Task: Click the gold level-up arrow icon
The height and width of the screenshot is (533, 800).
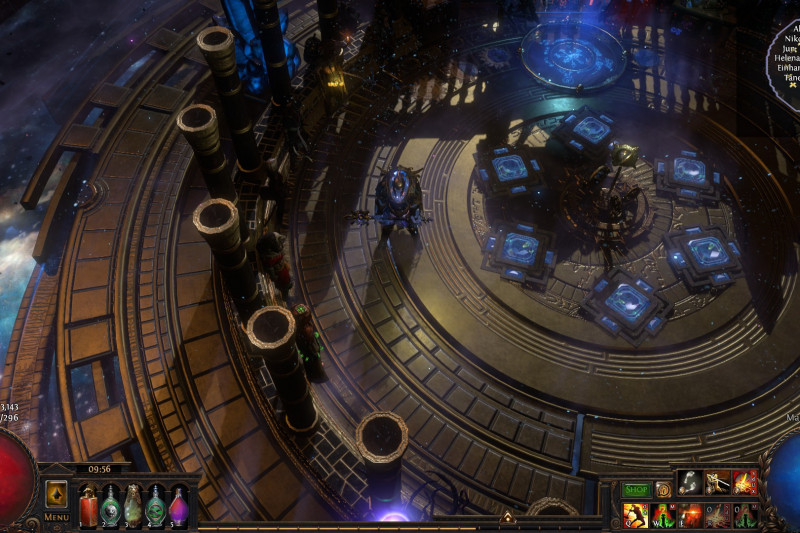Action: (56, 493)
